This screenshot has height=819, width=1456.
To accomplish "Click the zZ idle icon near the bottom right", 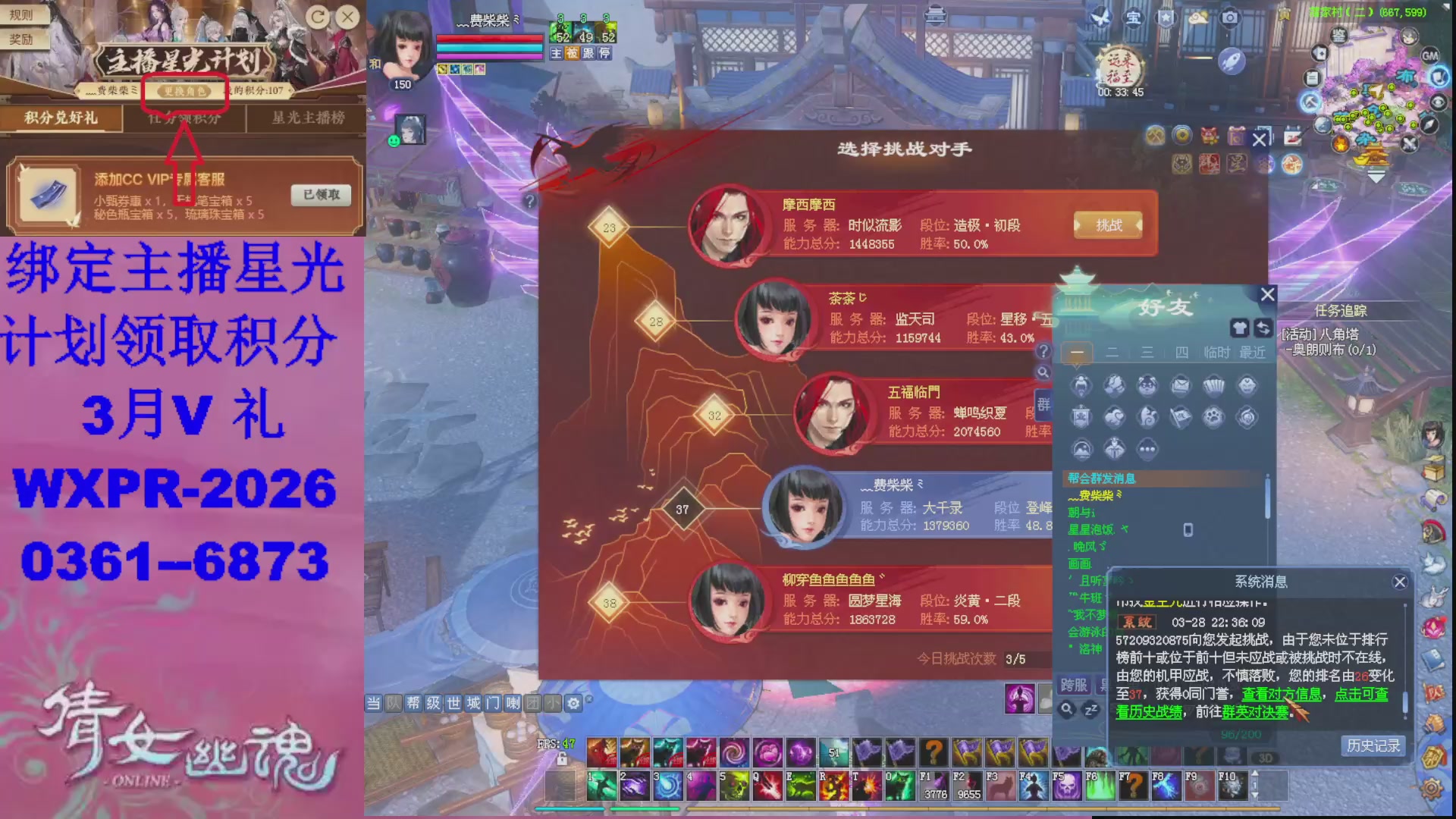I will (1090, 710).
